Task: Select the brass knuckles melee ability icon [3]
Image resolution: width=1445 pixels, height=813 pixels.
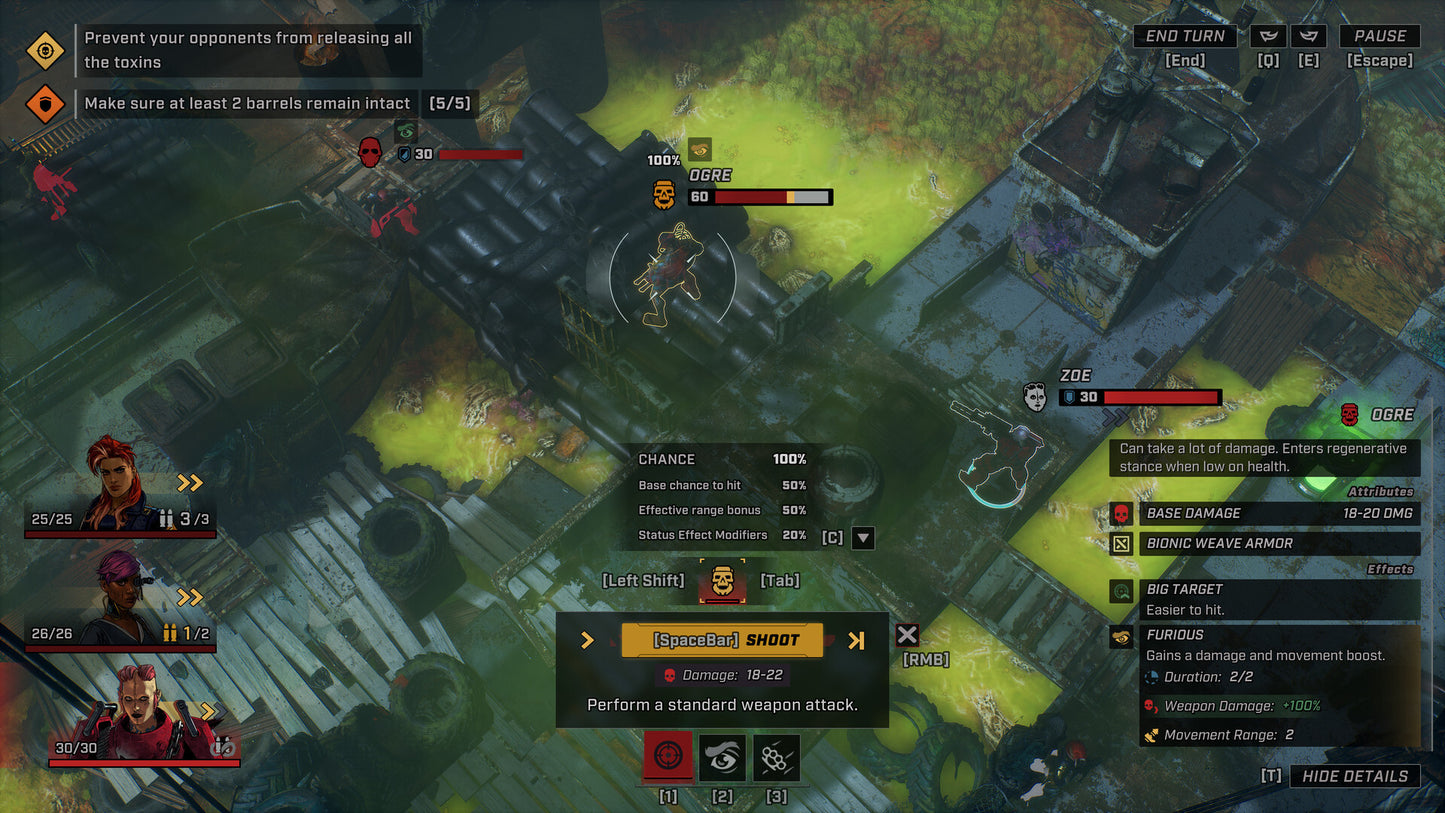Action: [x=777, y=758]
